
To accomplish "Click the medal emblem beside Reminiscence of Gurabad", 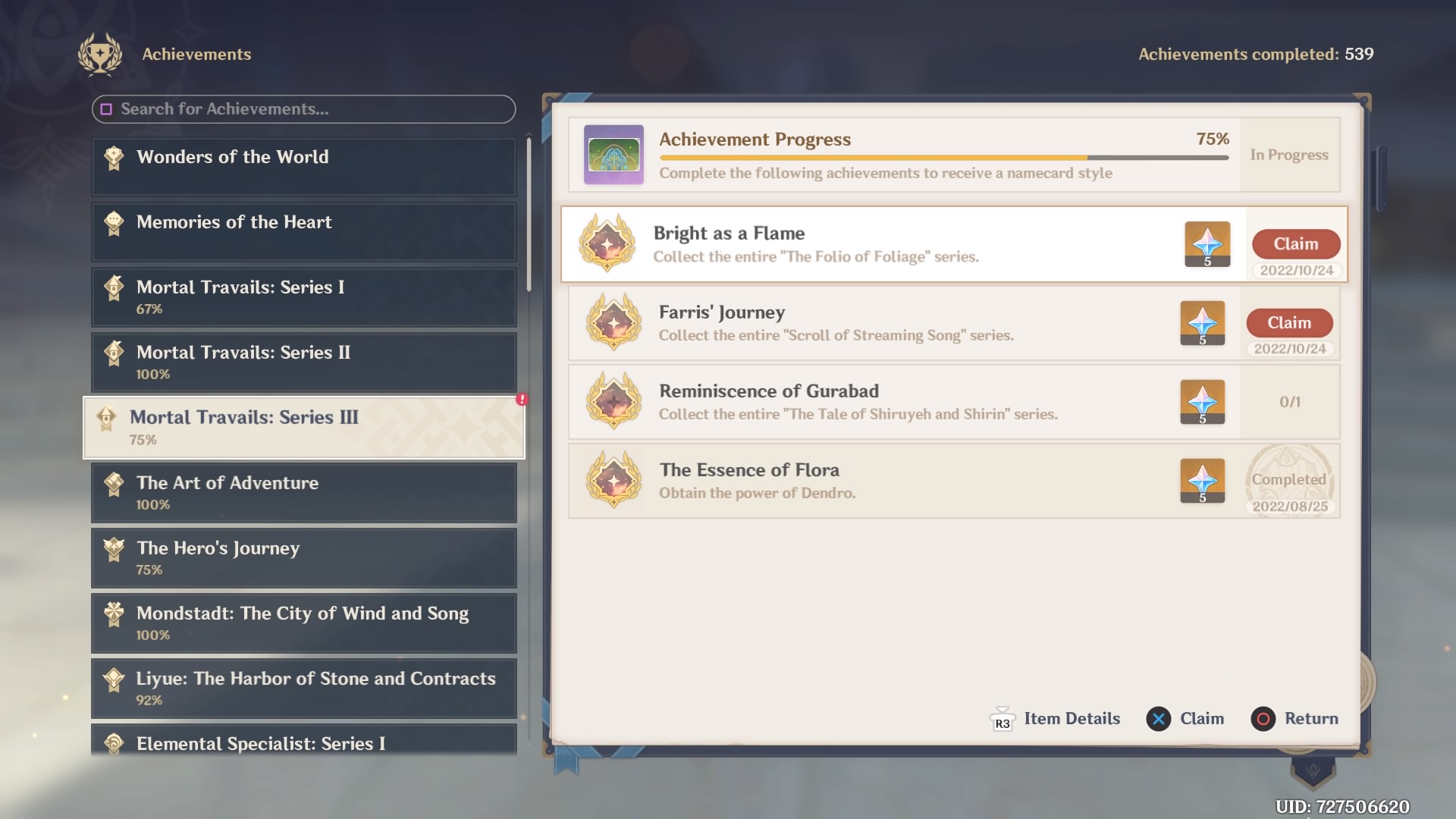I will (x=613, y=402).
